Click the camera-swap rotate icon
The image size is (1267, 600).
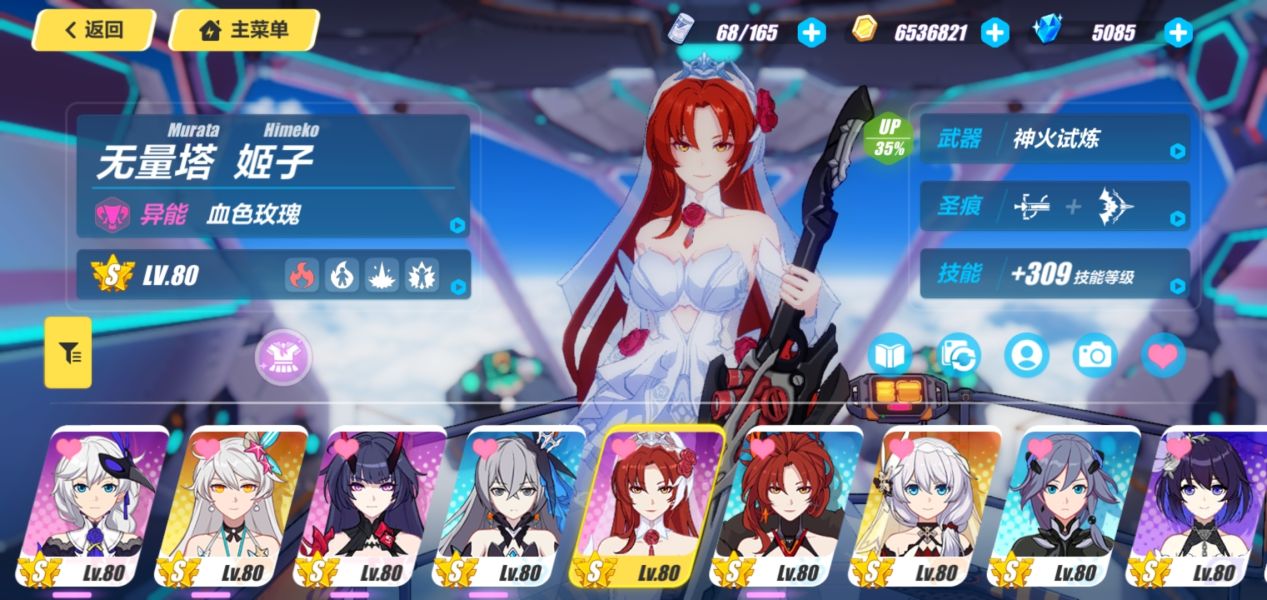point(958,354)
